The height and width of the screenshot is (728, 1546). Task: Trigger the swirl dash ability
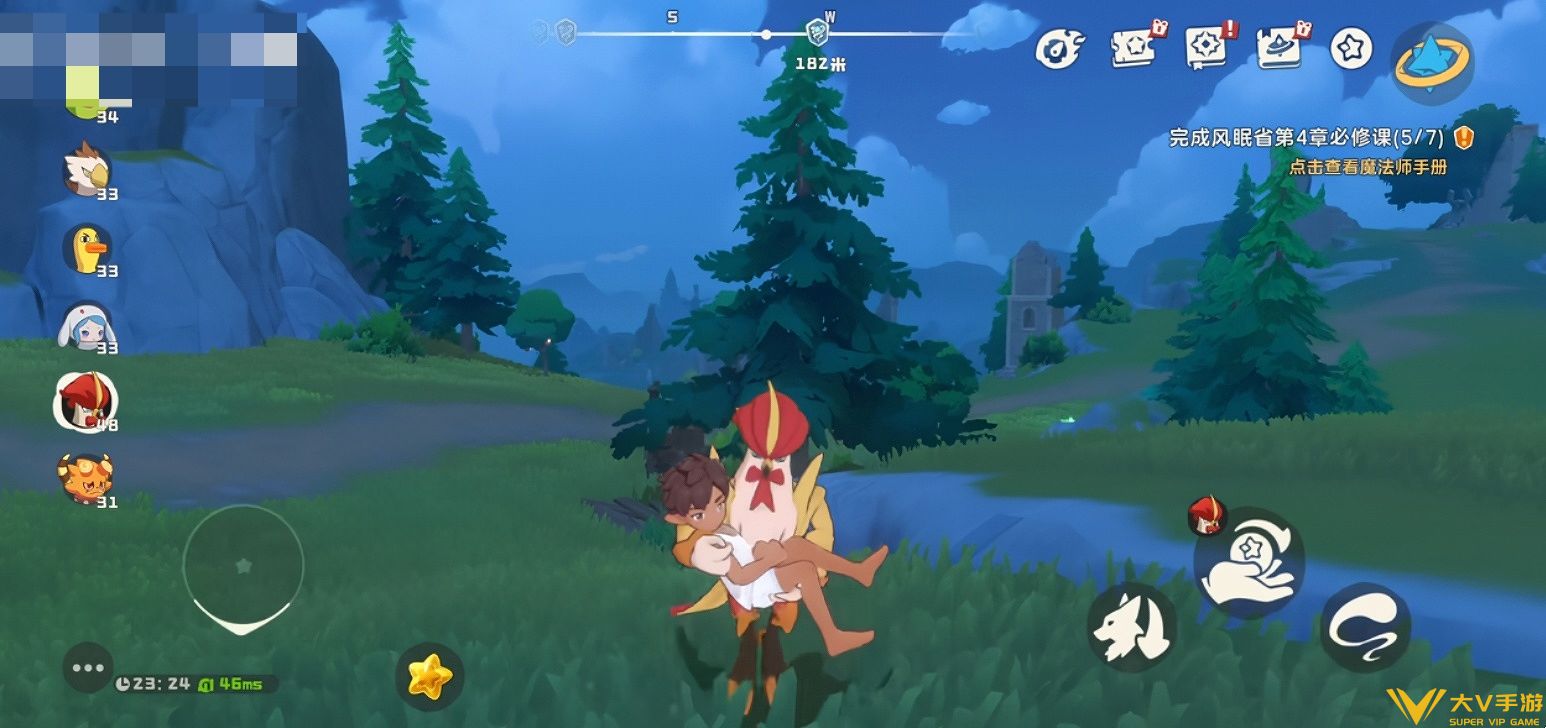click(1365, 628)
